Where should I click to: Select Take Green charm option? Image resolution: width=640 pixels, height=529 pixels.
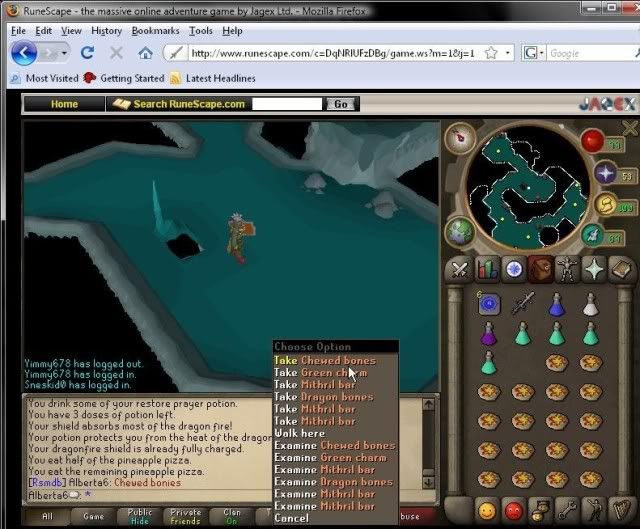pyautogui.click(x=320, y=373)
